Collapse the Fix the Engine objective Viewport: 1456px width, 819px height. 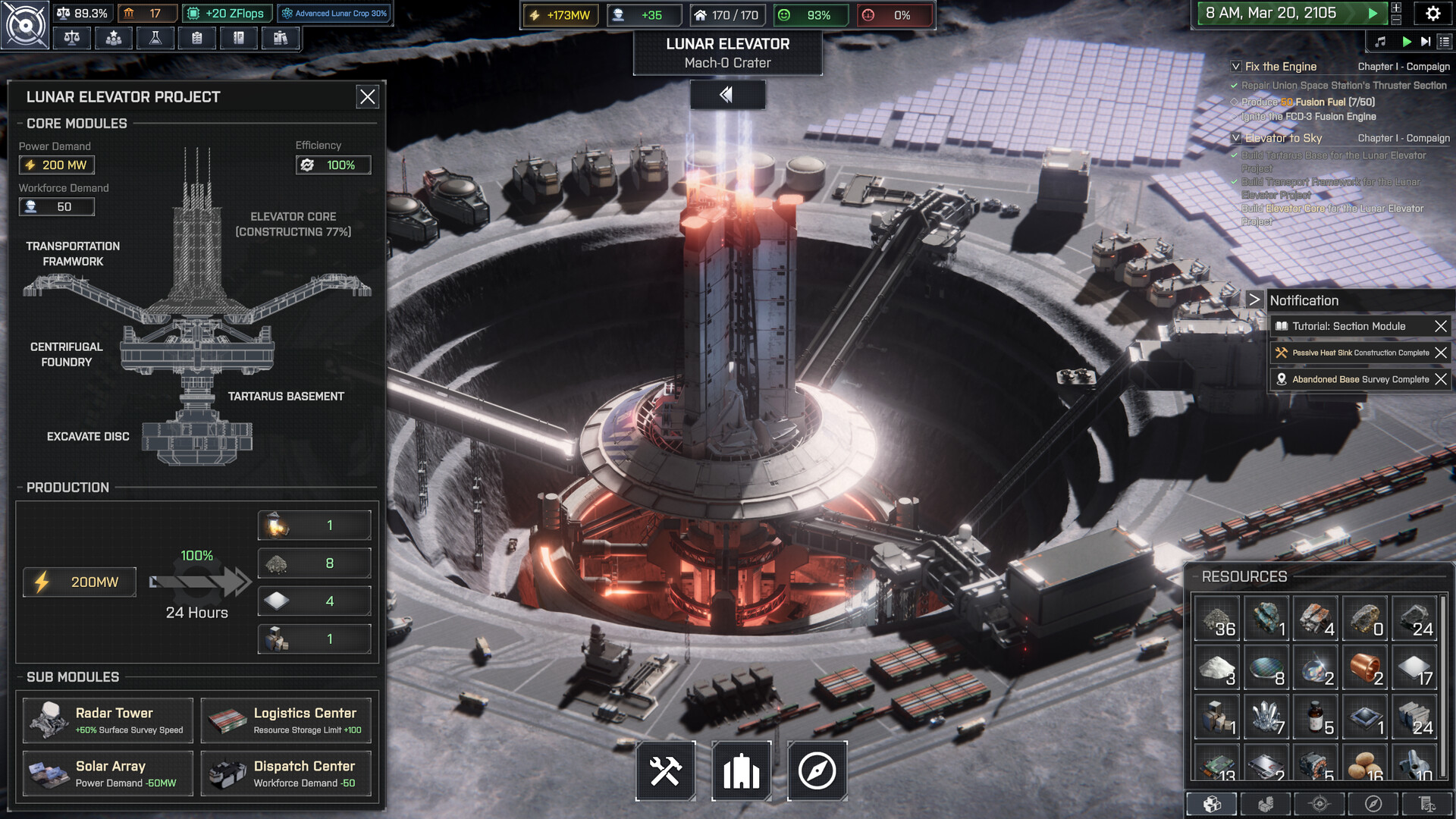click(1236, 67)
